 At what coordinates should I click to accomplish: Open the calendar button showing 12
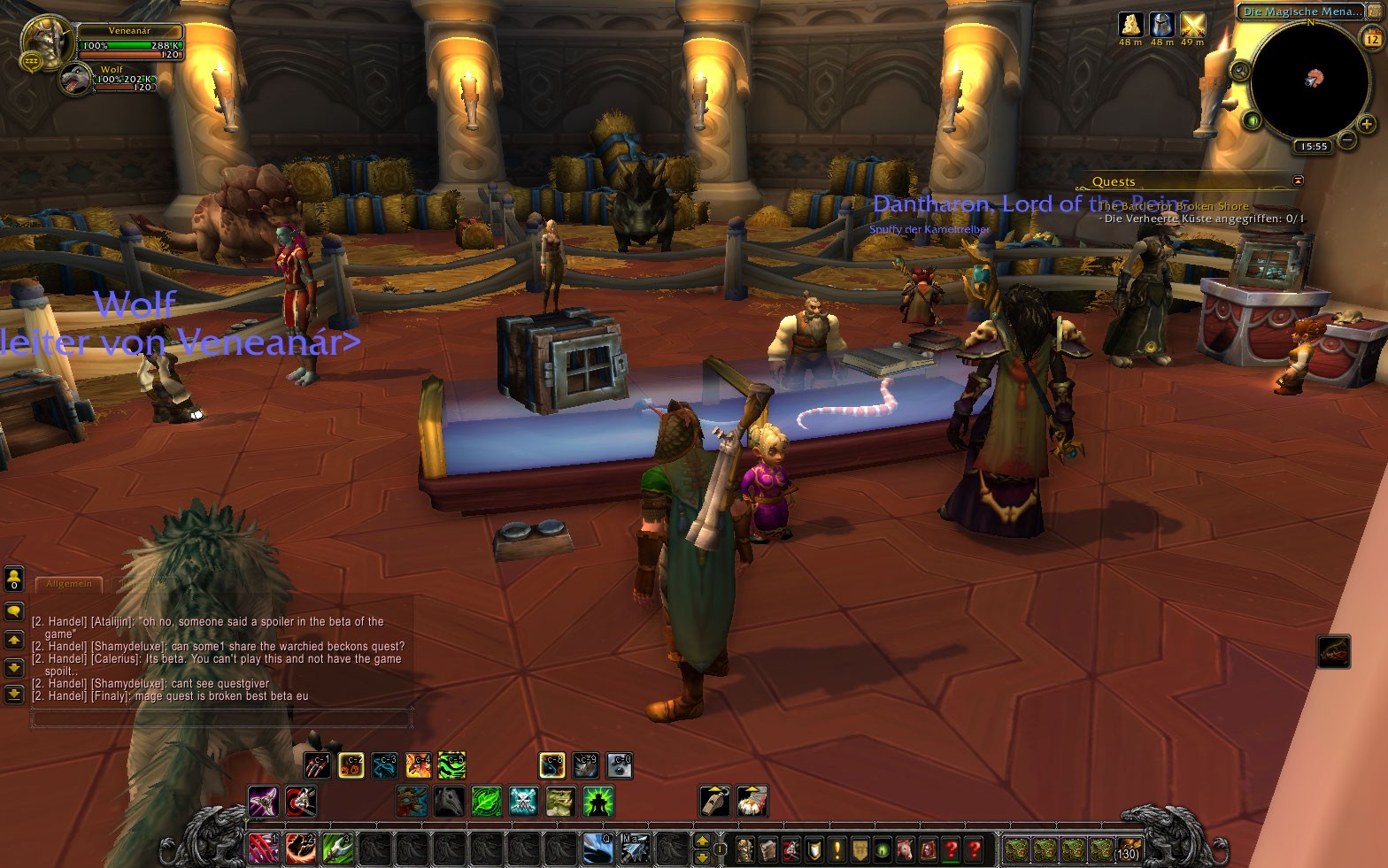(x=1372, y=38)
